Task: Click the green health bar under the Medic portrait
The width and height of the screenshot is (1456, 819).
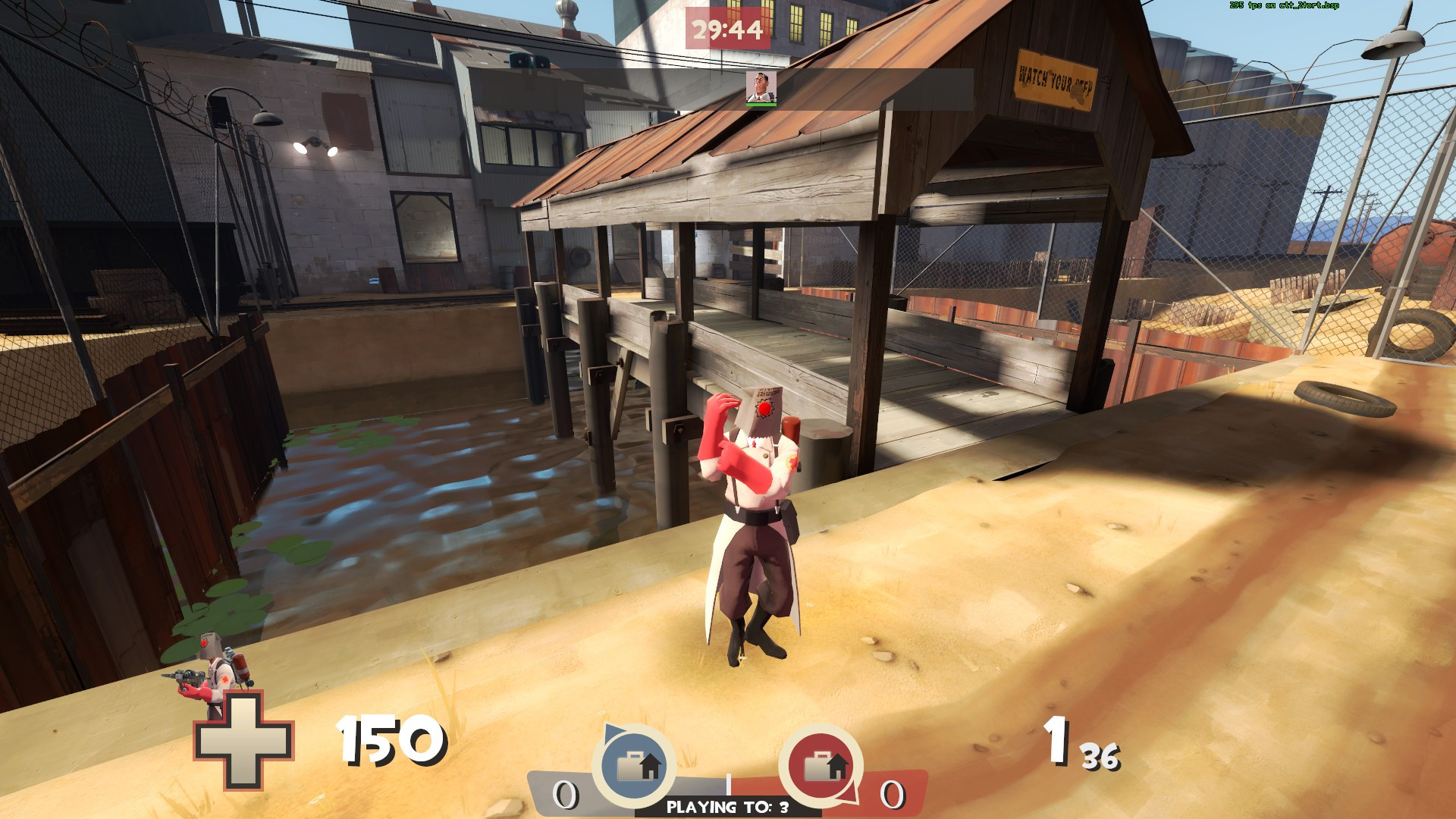Action: coord(760,106)
